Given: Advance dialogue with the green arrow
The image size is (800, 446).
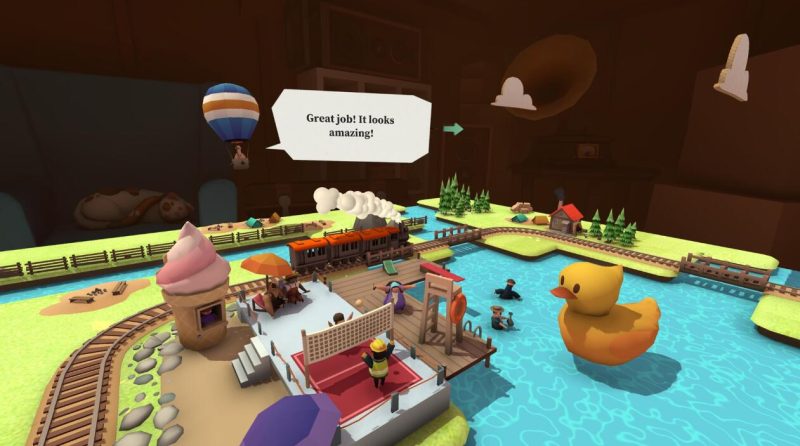Looking at the screenshot, I should coord(454,129).
